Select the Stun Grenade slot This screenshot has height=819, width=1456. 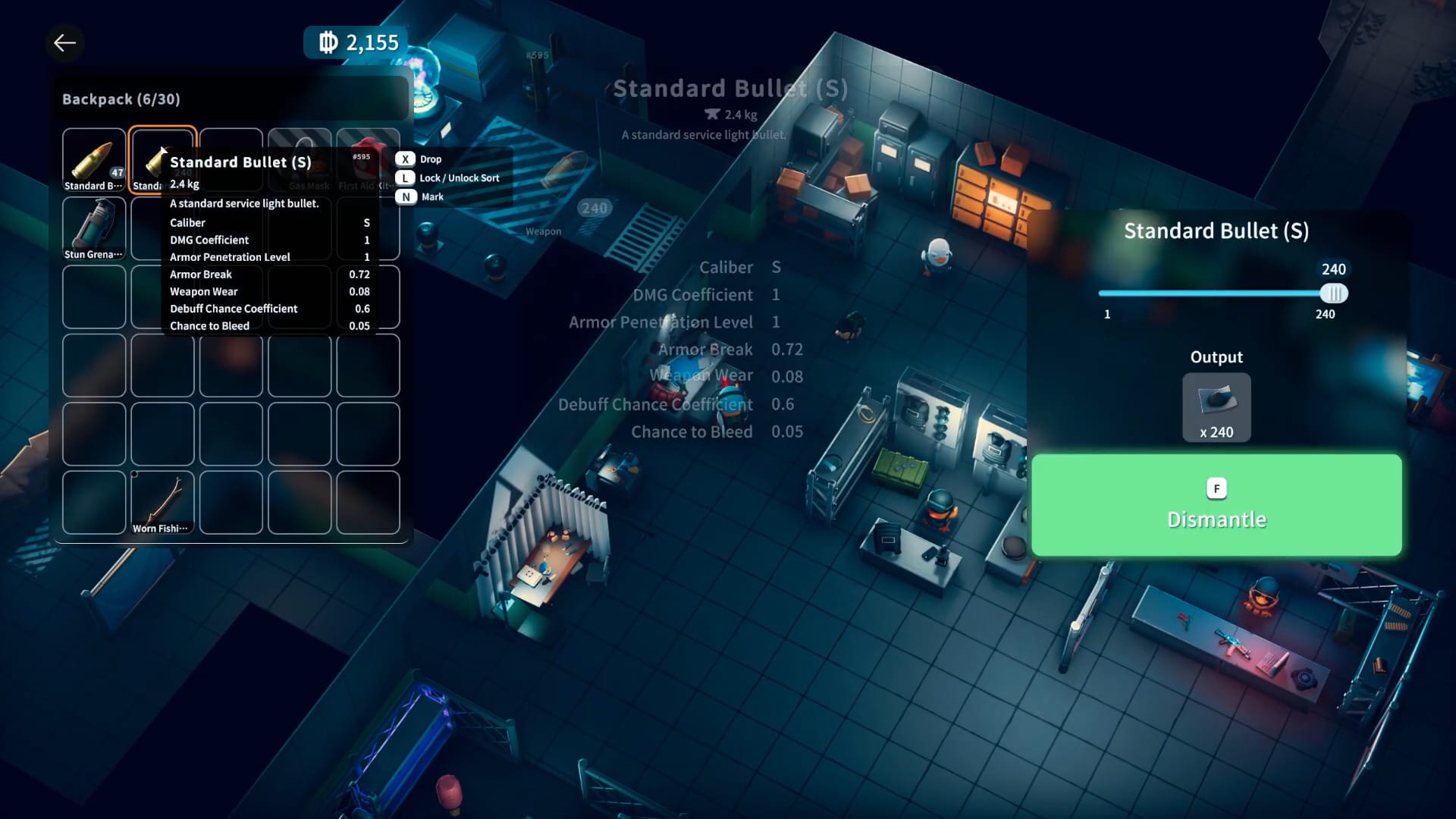point(94,228)
